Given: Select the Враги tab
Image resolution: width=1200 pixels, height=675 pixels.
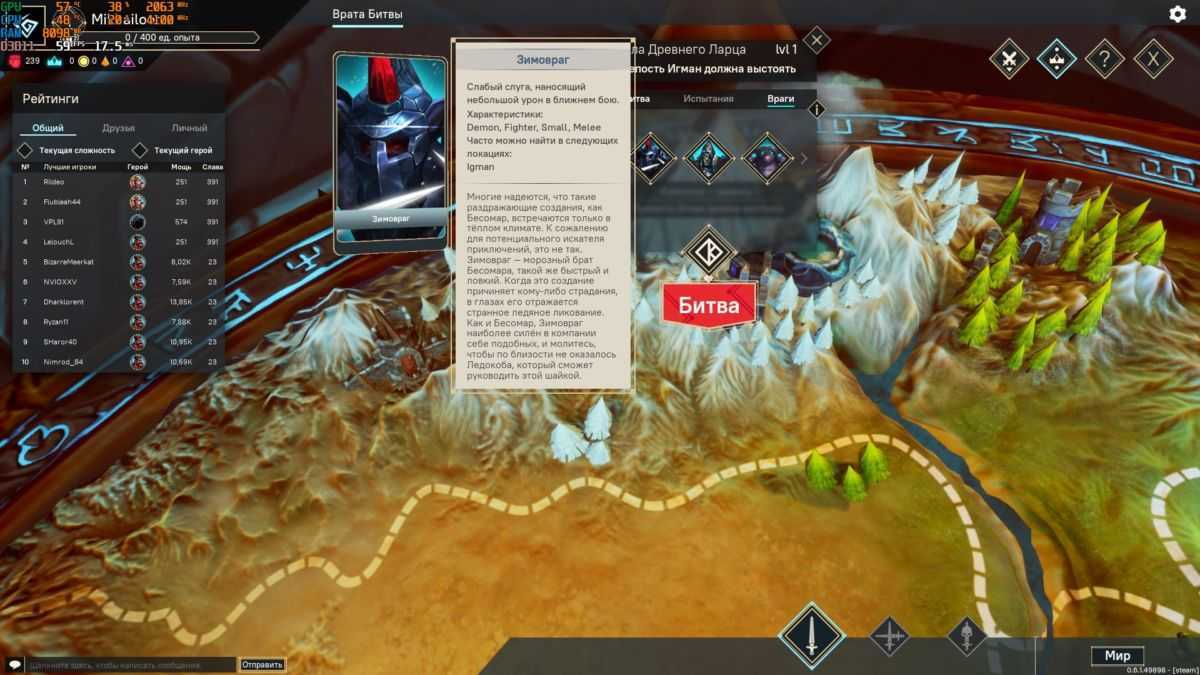Looking at the screenshot, I should pos(780,99).
